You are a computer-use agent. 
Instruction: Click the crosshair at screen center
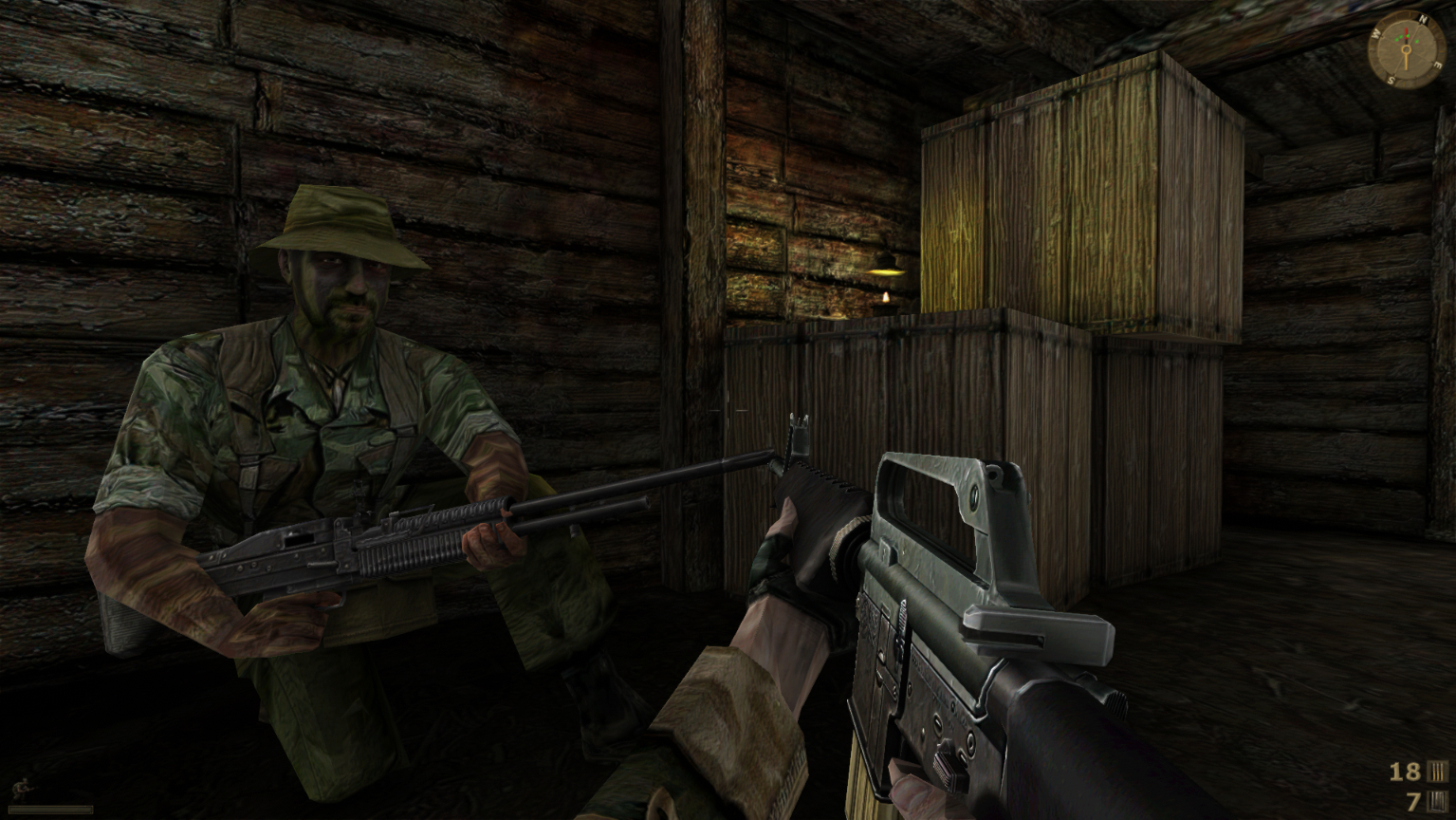(x=728, y=410)
